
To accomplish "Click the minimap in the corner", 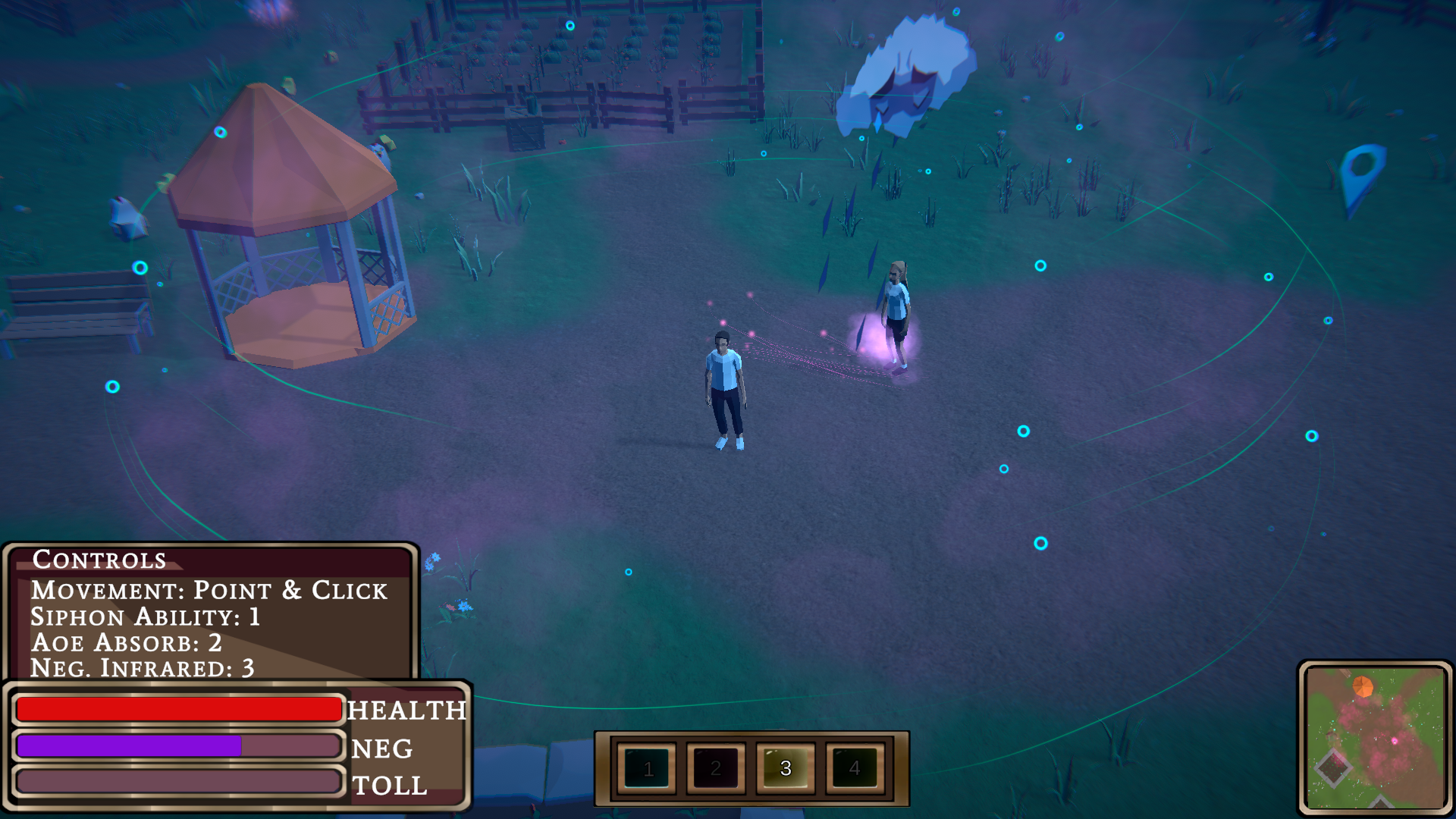I will tap(1375, 737).
